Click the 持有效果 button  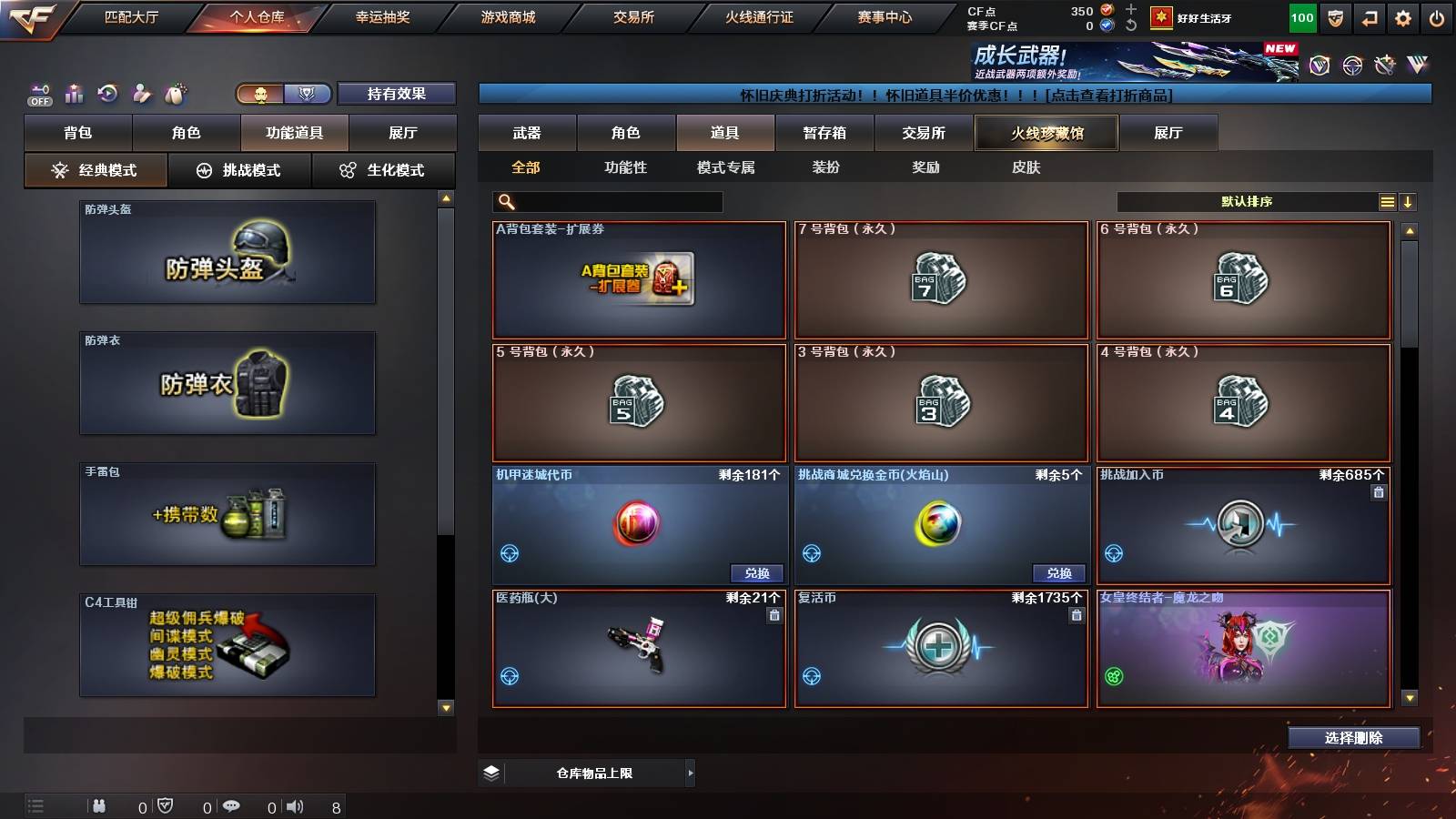pyautogui.click(x=397, y=93)
